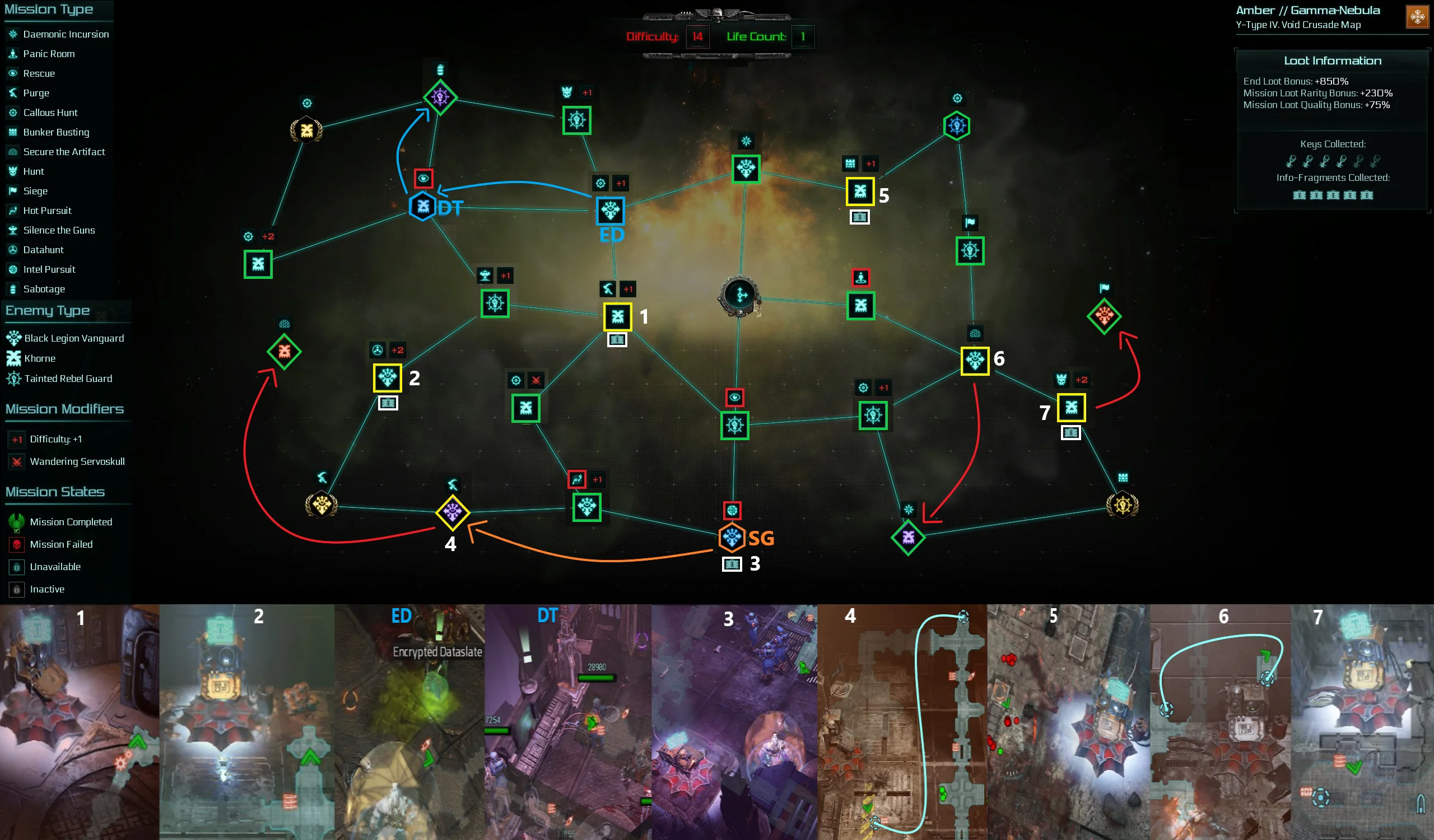Screen dimensions: 1434x840
Task: Select the Mission Completed state entry
Action: click(x=71, y=521)
